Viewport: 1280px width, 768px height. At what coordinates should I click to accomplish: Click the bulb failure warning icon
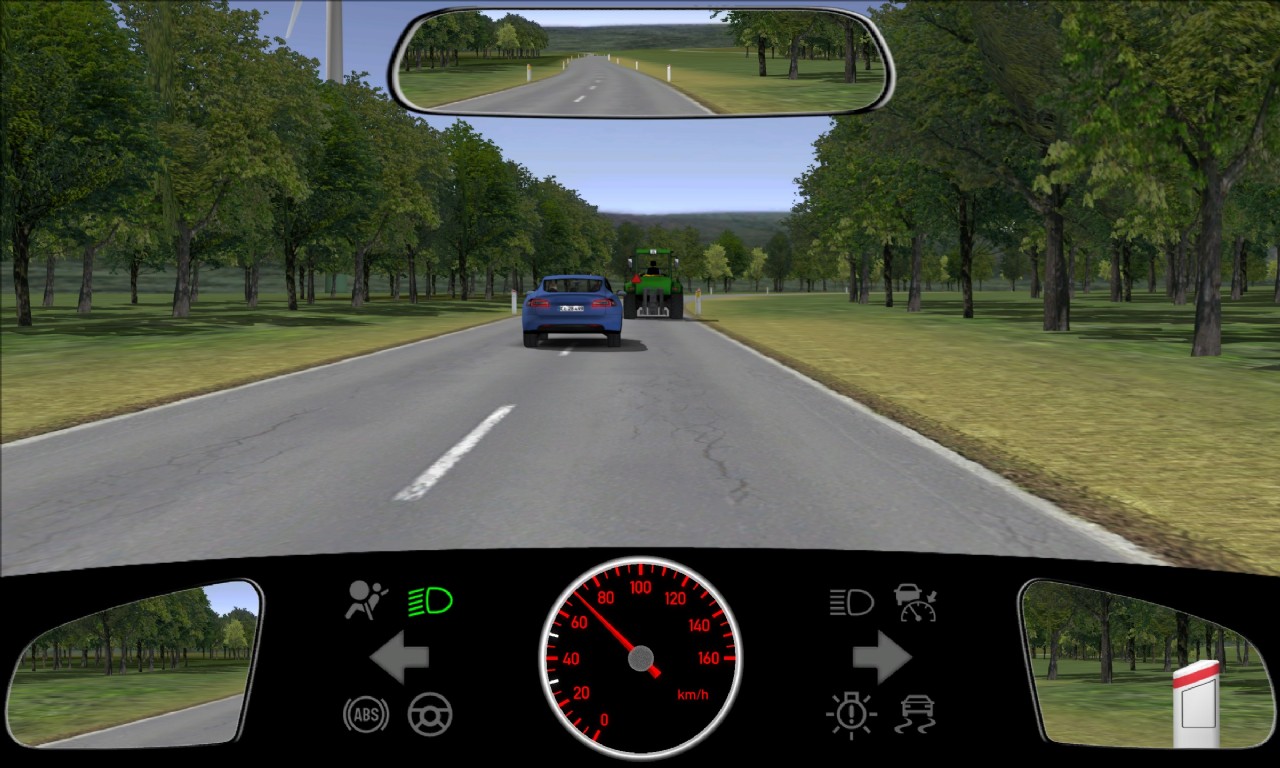click(851, 715)
